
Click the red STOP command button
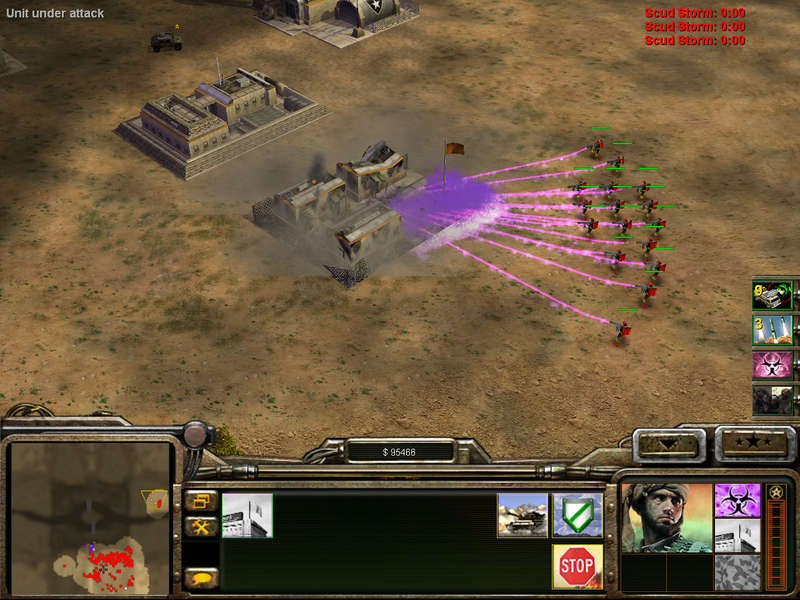[577, 566]
